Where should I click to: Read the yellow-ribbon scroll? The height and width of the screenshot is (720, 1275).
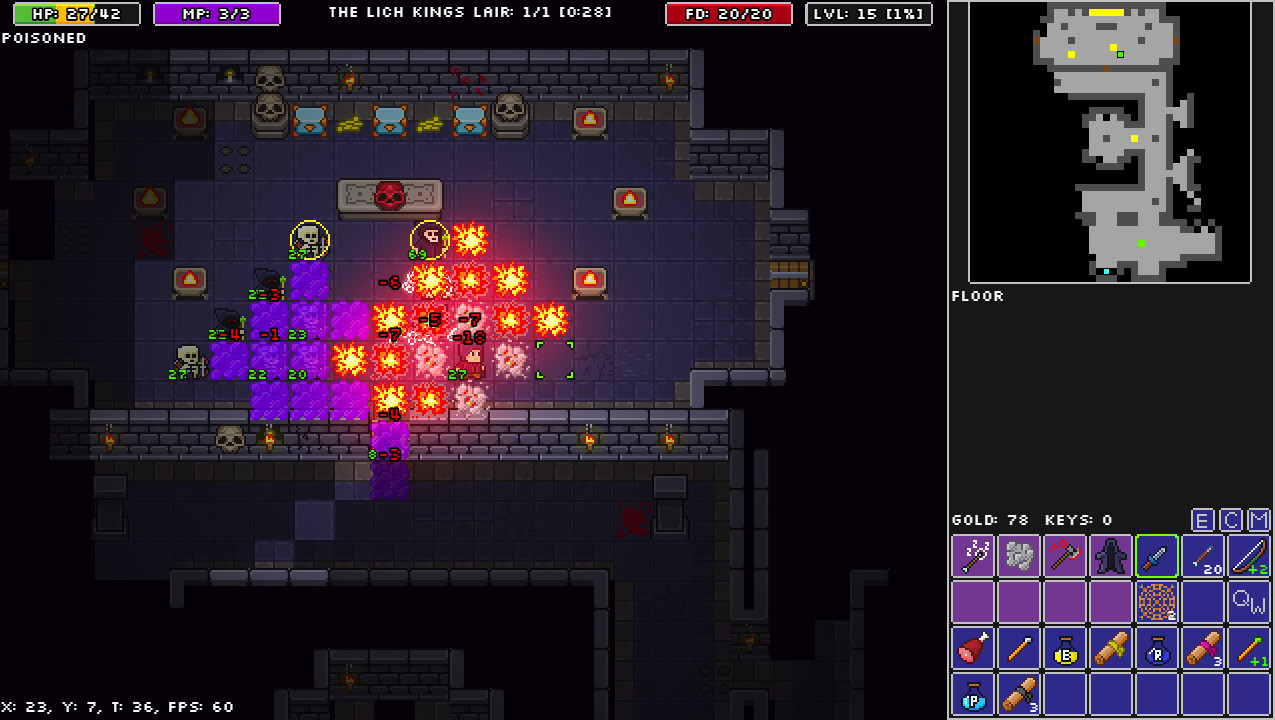point(1111,648)
